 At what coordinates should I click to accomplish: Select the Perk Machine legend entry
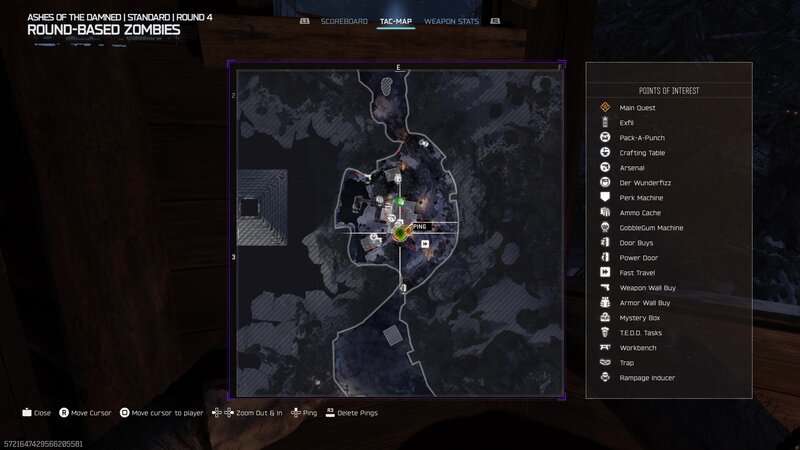click(x=642, y=197)
